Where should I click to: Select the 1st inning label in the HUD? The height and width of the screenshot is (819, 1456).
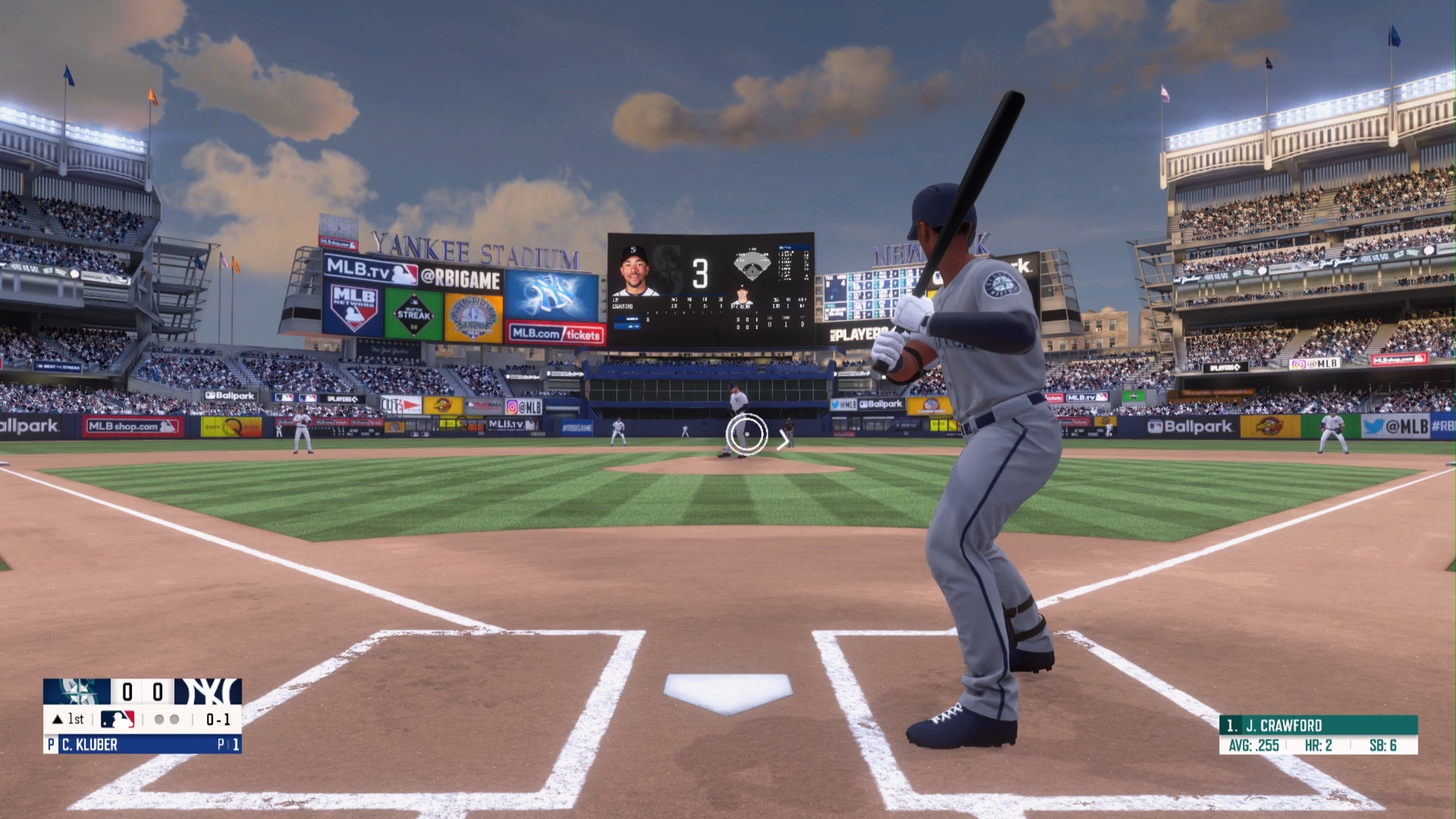pyautogui.click(x=74, y=719)
